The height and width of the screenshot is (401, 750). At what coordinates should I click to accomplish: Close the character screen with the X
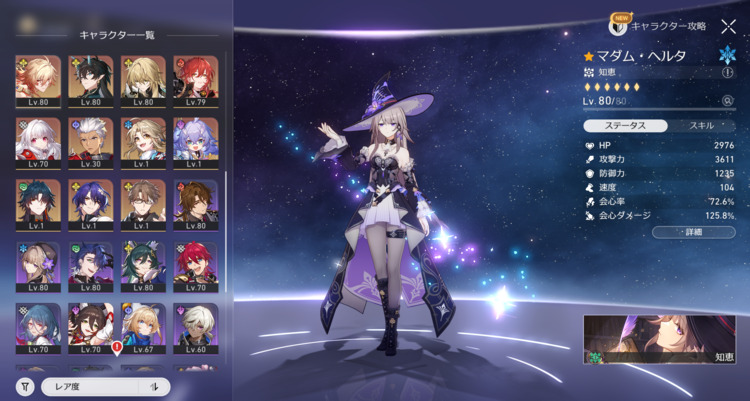(728, 26)
